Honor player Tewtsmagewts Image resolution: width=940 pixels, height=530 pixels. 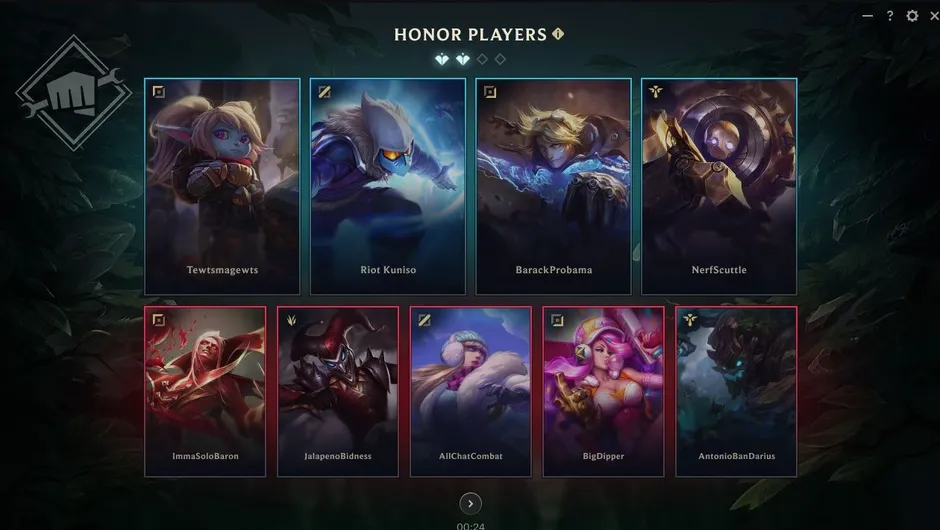click(x=222, y=186)
